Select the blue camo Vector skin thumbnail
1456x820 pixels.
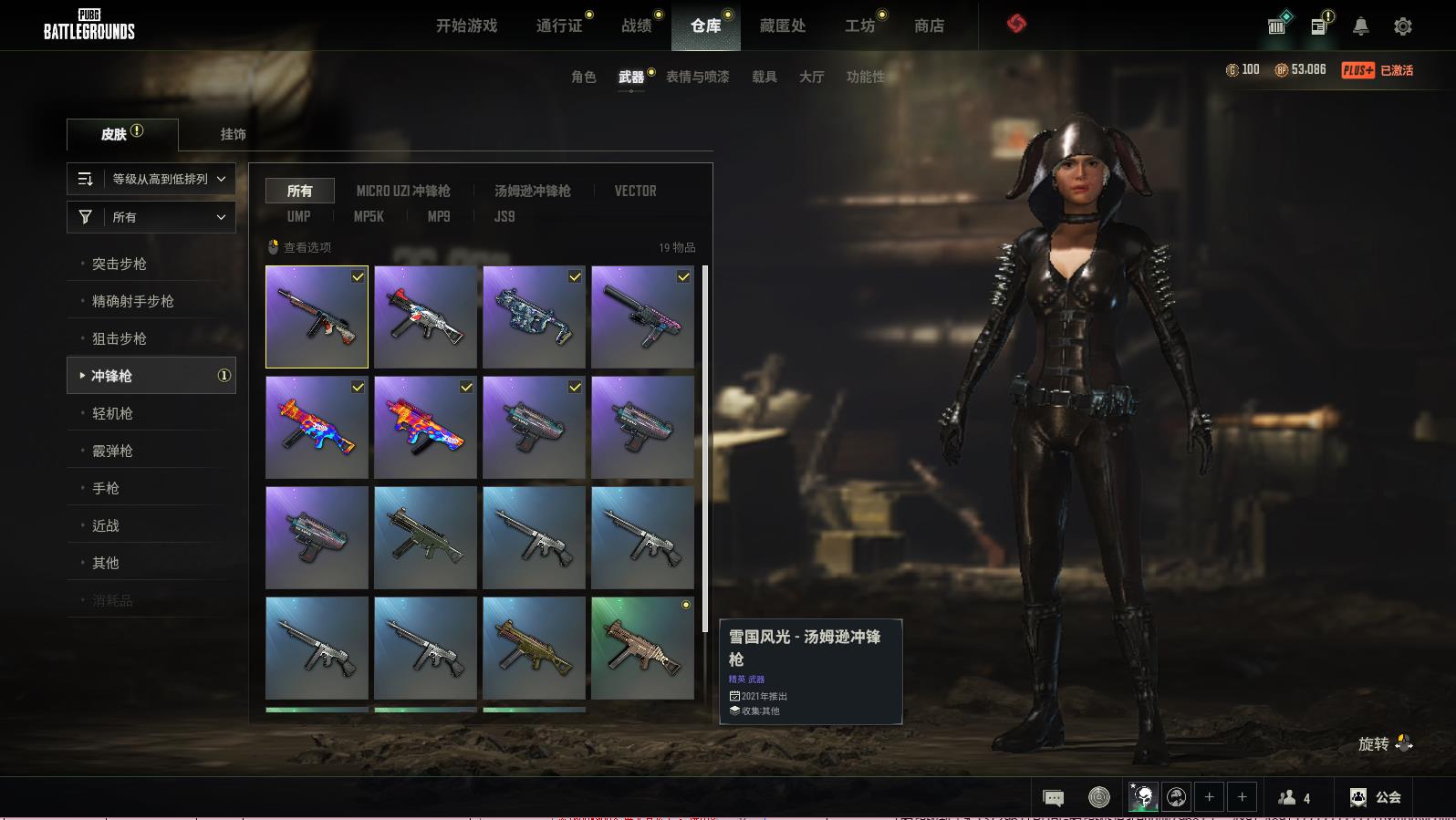pos(534,317)
